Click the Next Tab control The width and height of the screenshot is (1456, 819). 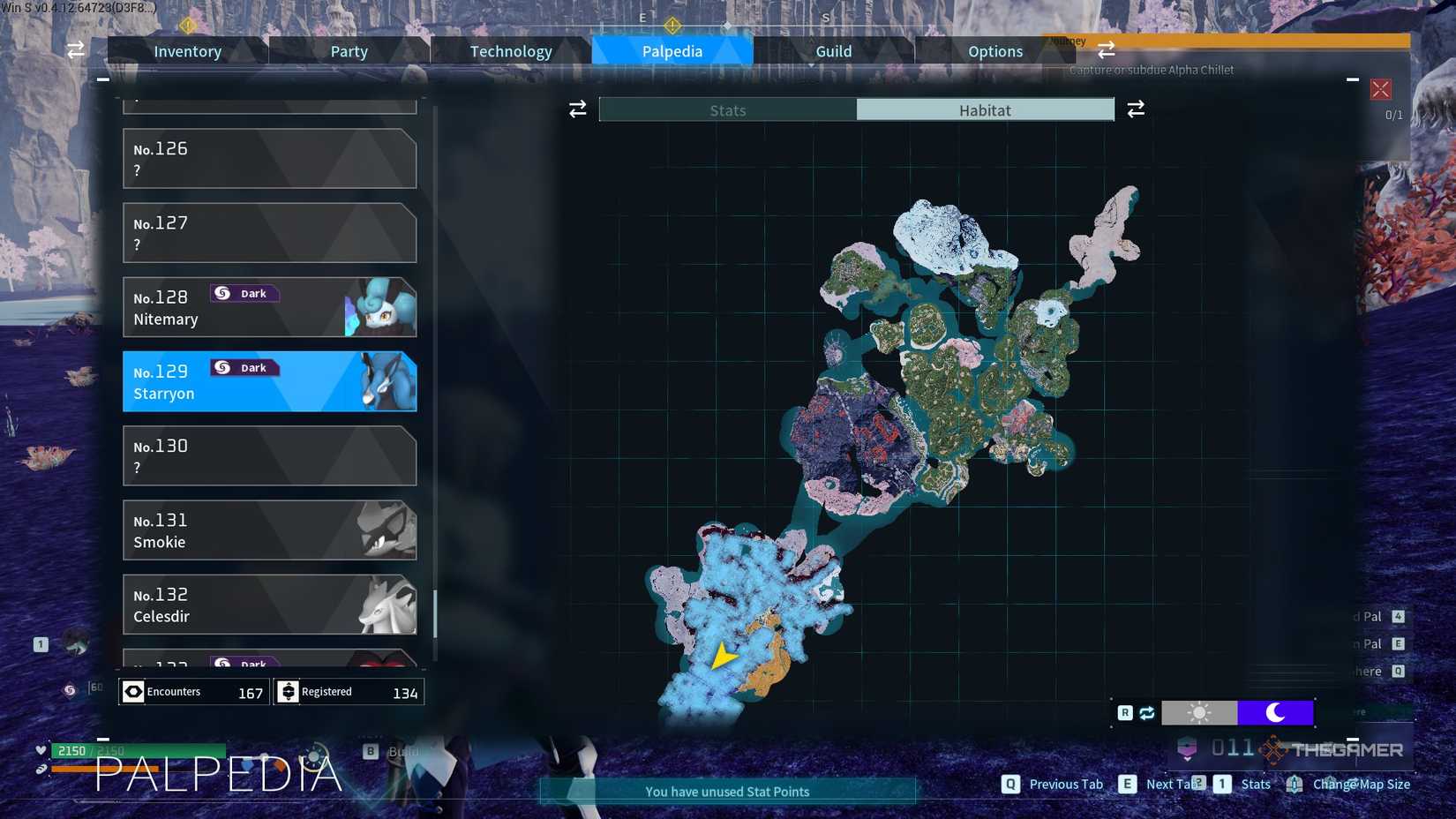click(1127, 784)
